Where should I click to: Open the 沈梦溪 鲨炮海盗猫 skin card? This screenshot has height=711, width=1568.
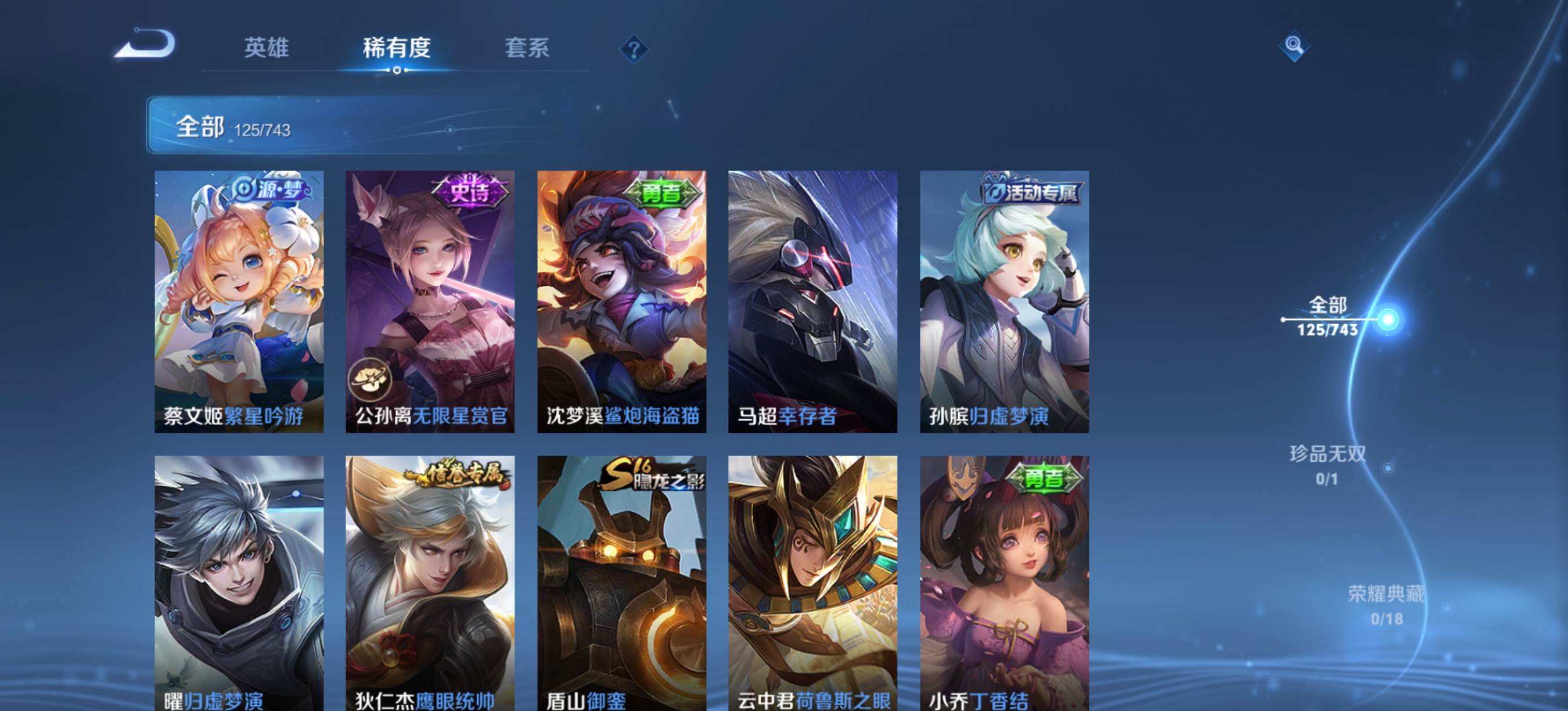click(x=621, y=301)
